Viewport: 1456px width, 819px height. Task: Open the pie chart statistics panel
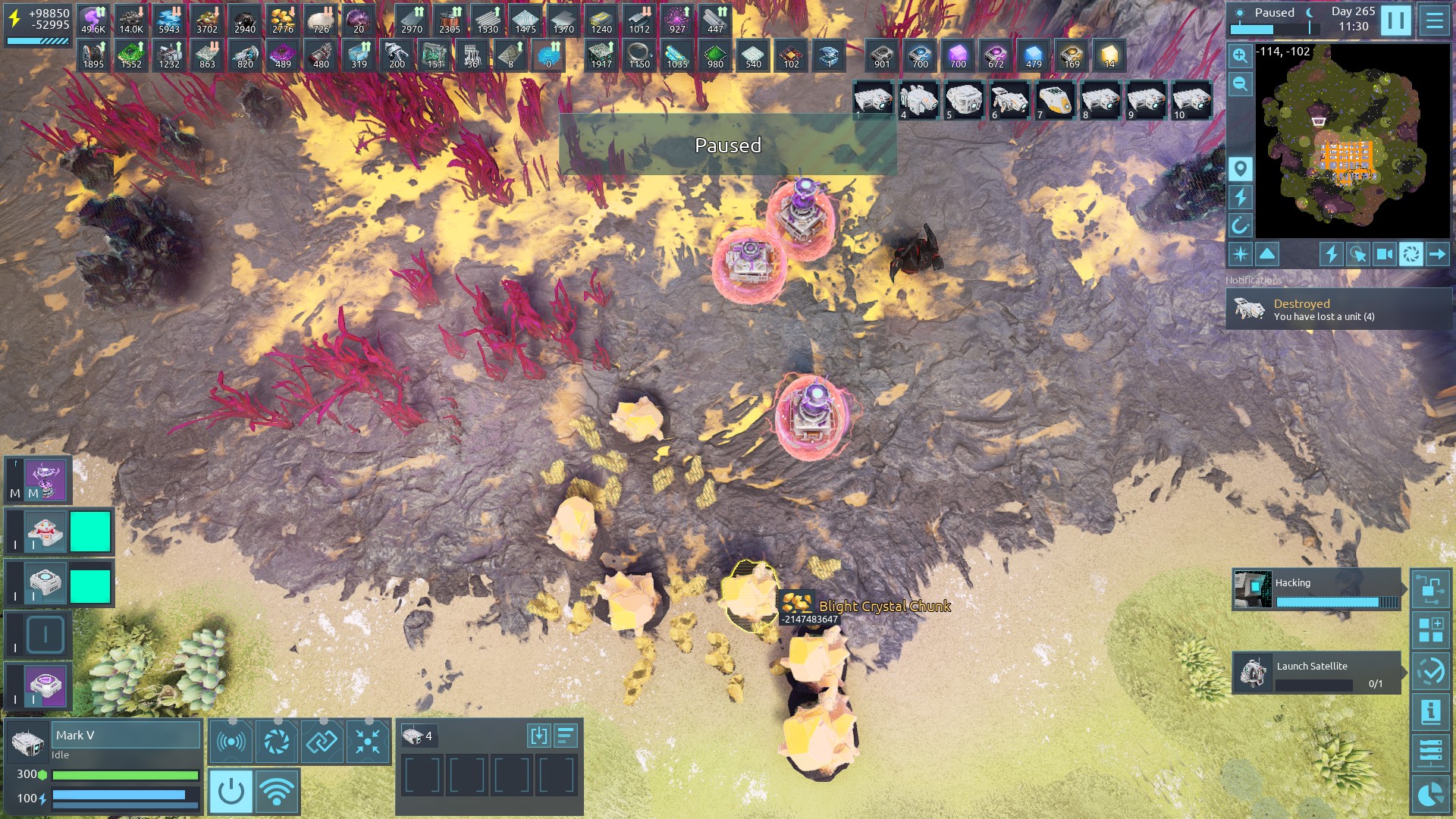(1430, 794)
